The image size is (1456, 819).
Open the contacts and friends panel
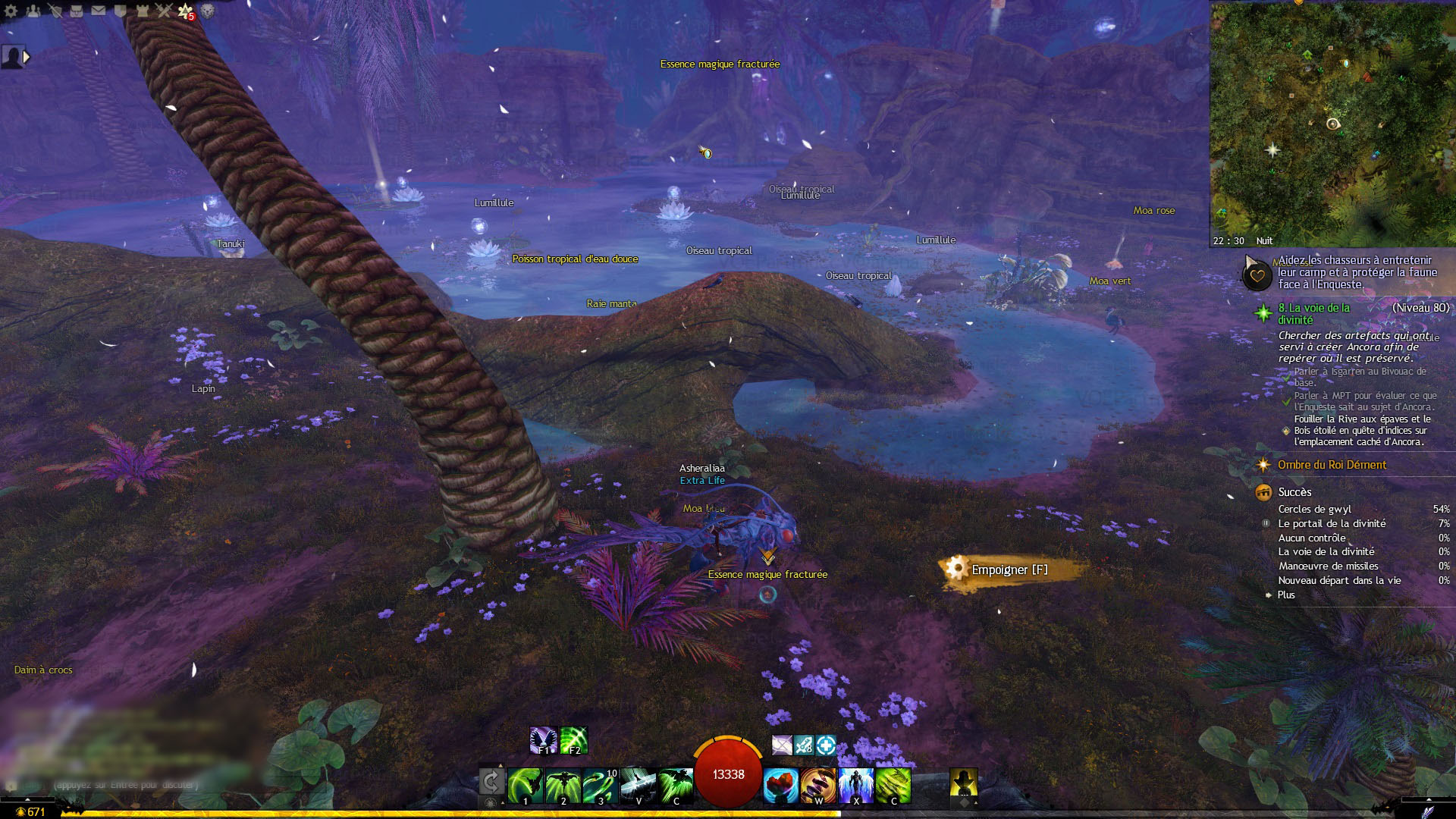coord(33,11)
